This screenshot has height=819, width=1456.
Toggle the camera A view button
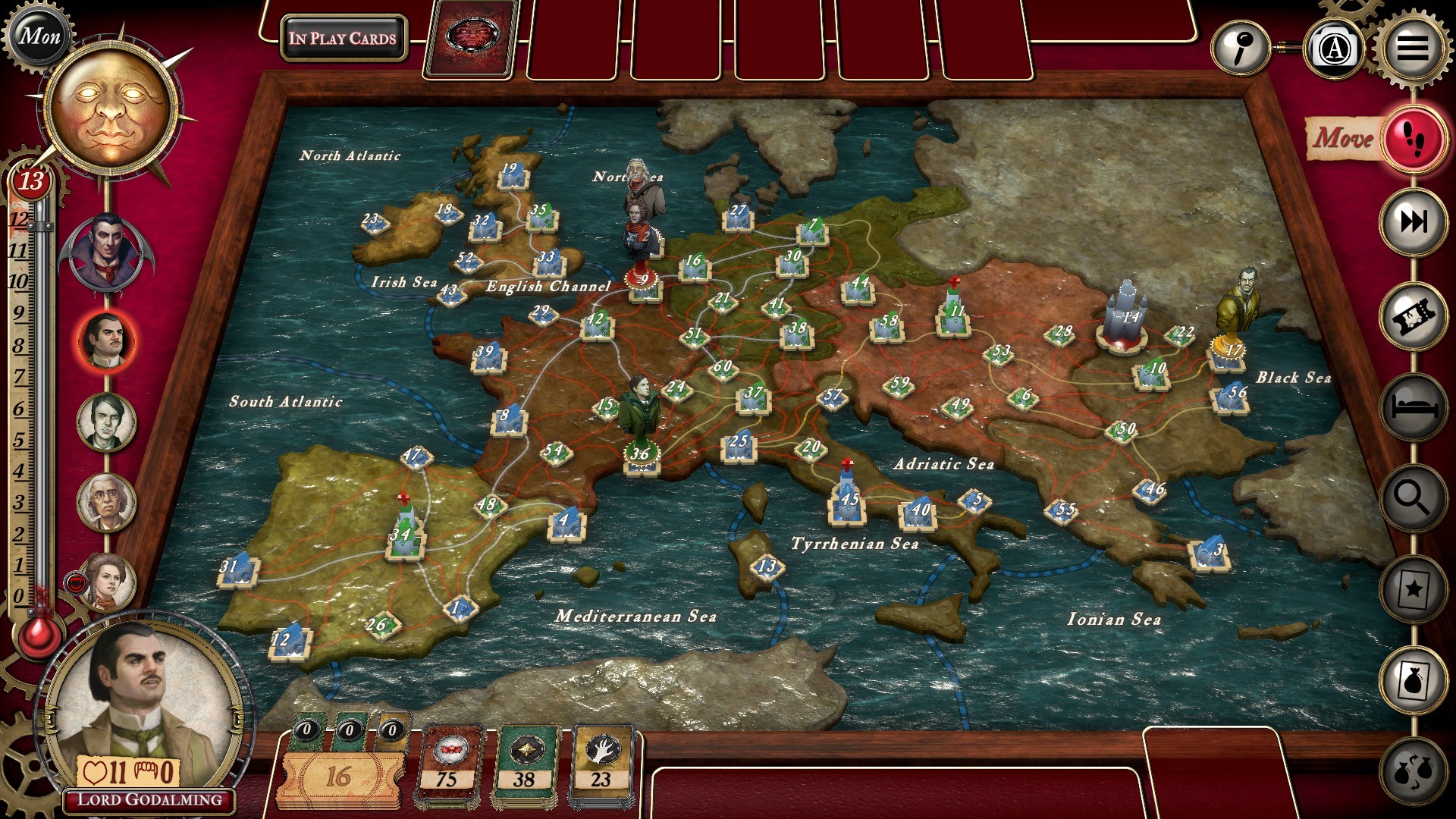coord(1334,49)
